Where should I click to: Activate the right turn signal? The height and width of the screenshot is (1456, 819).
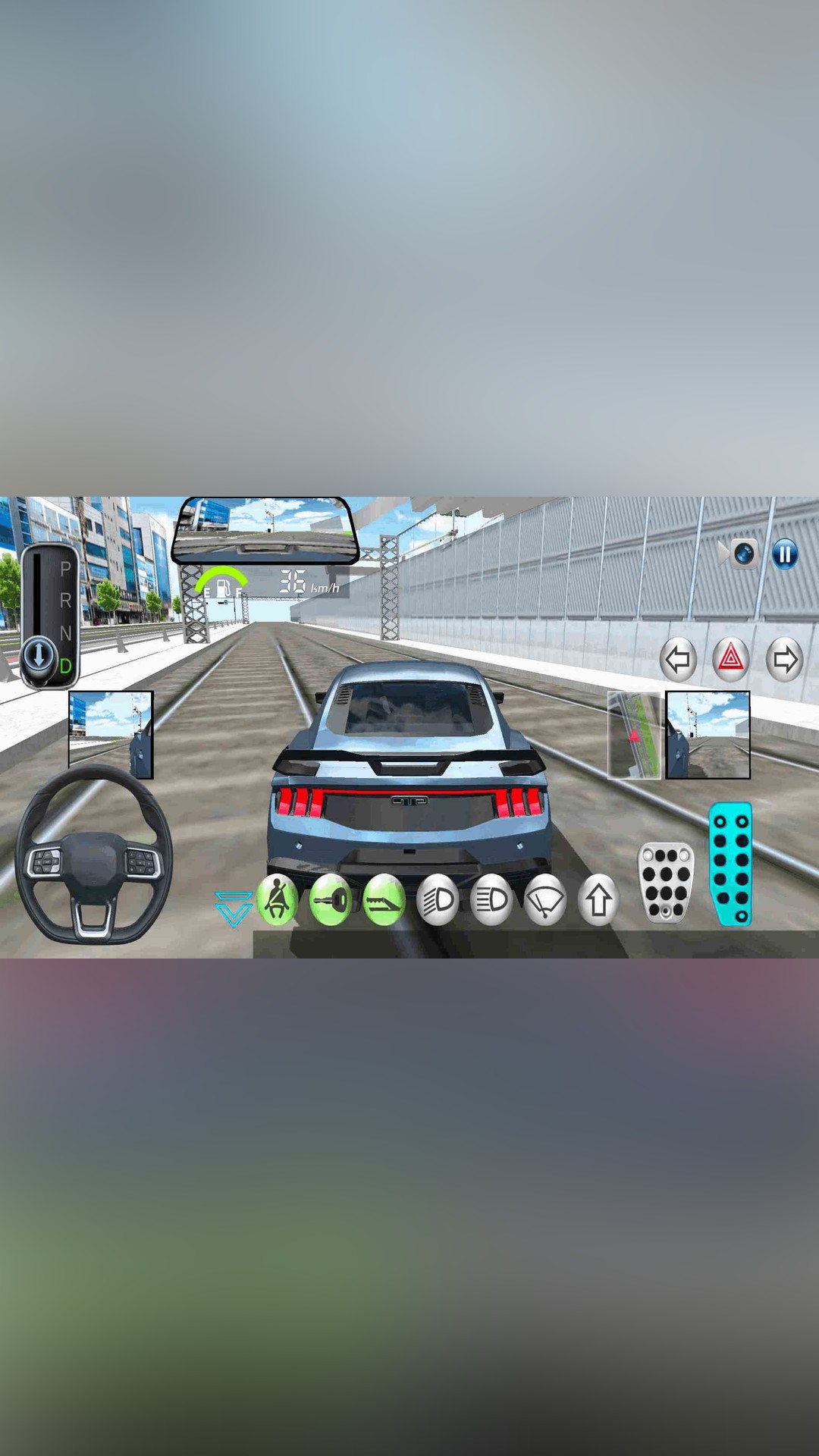[x=784, y=659]
